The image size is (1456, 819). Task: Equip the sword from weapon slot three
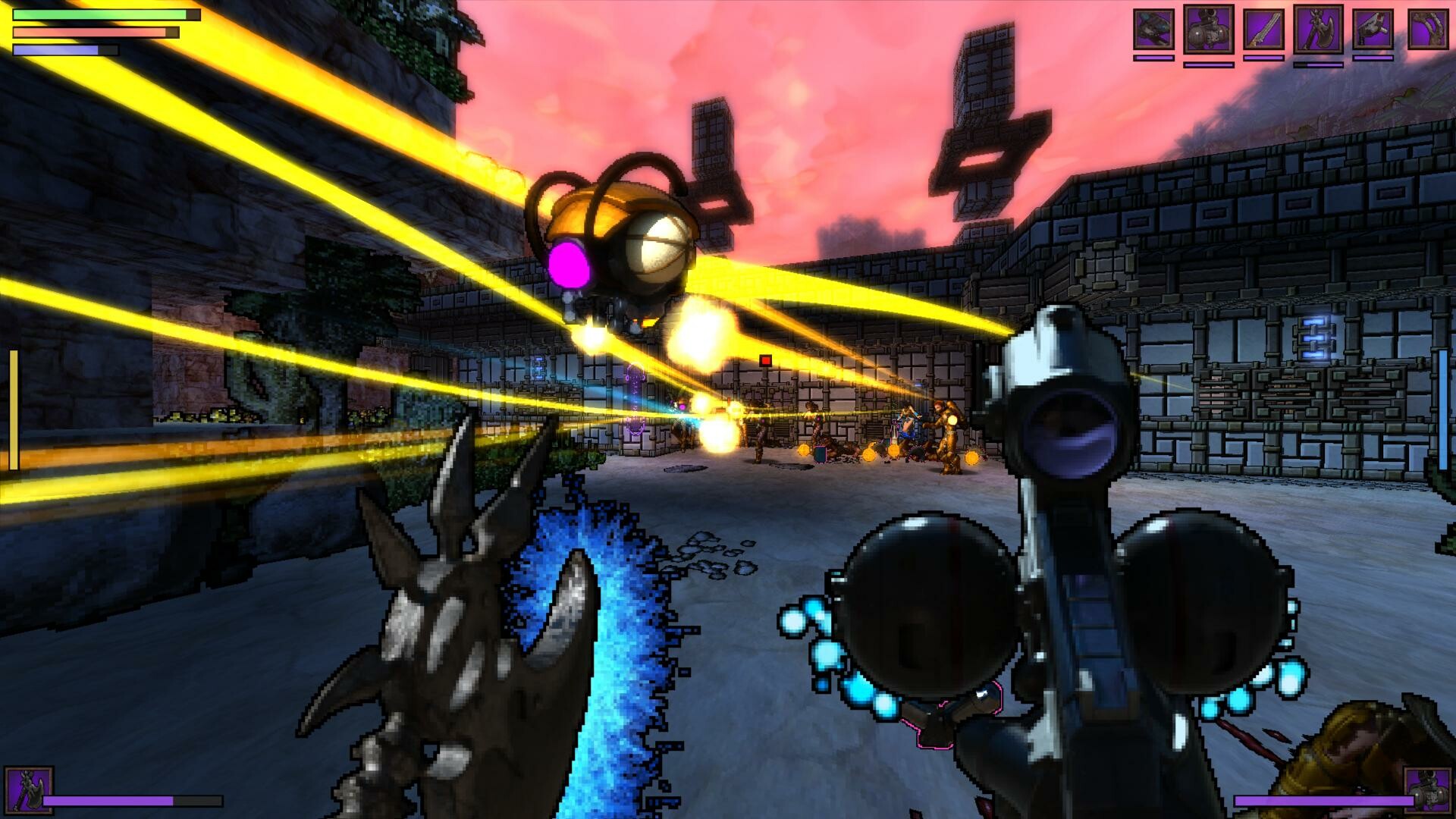[1265, 29]
